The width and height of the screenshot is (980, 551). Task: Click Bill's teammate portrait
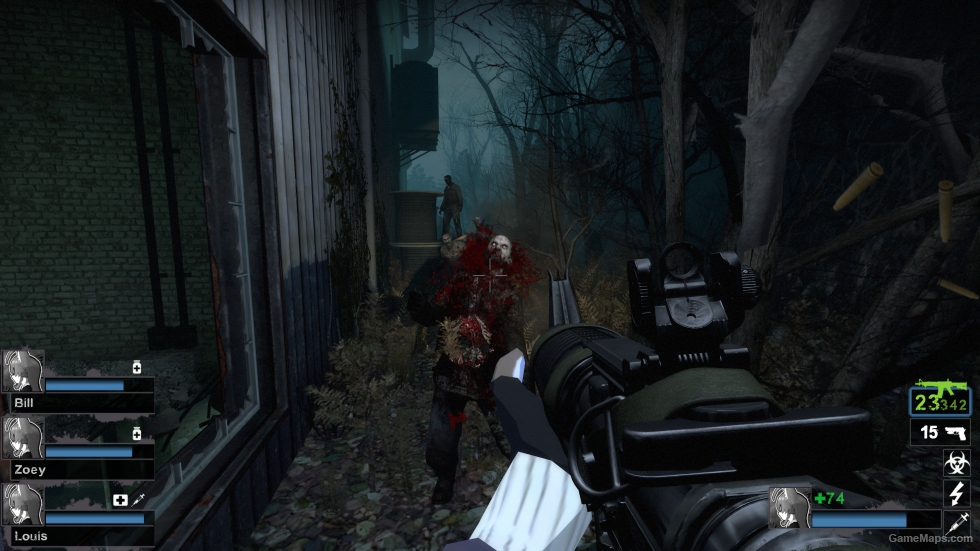[x=22, y=370]
